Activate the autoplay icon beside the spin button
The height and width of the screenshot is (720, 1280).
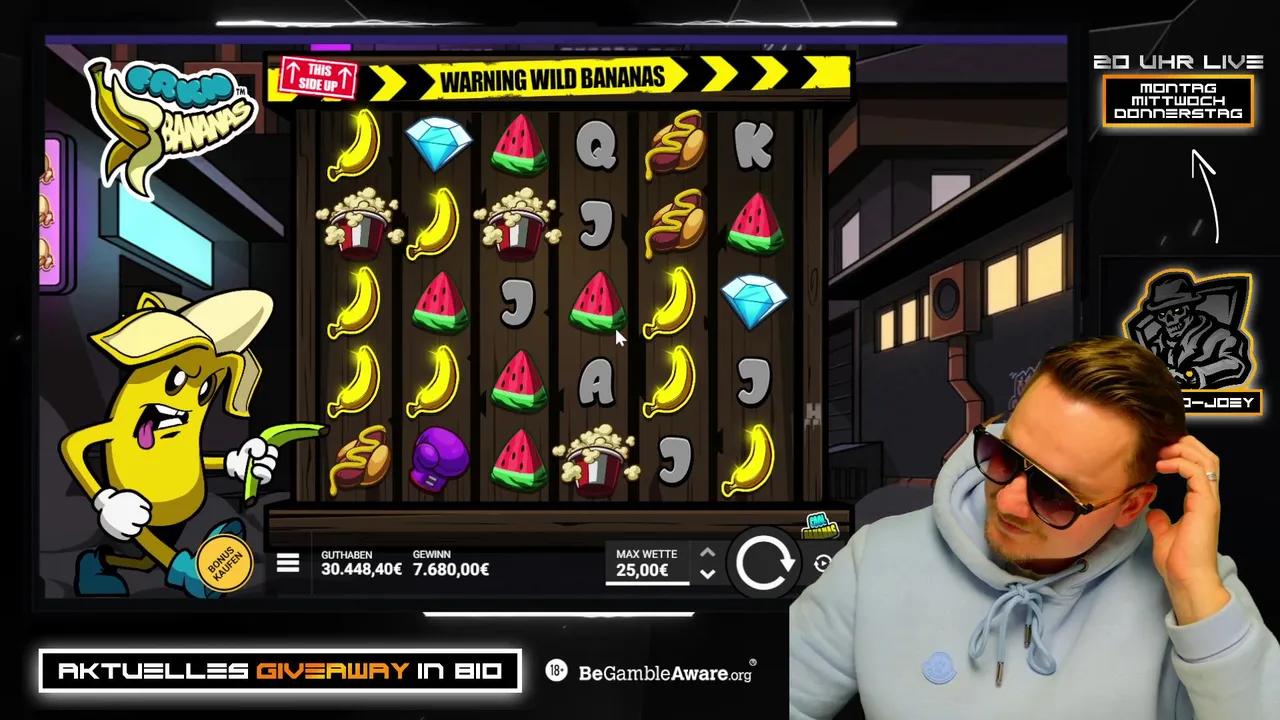pyautogui.click(x=822, y=565)
